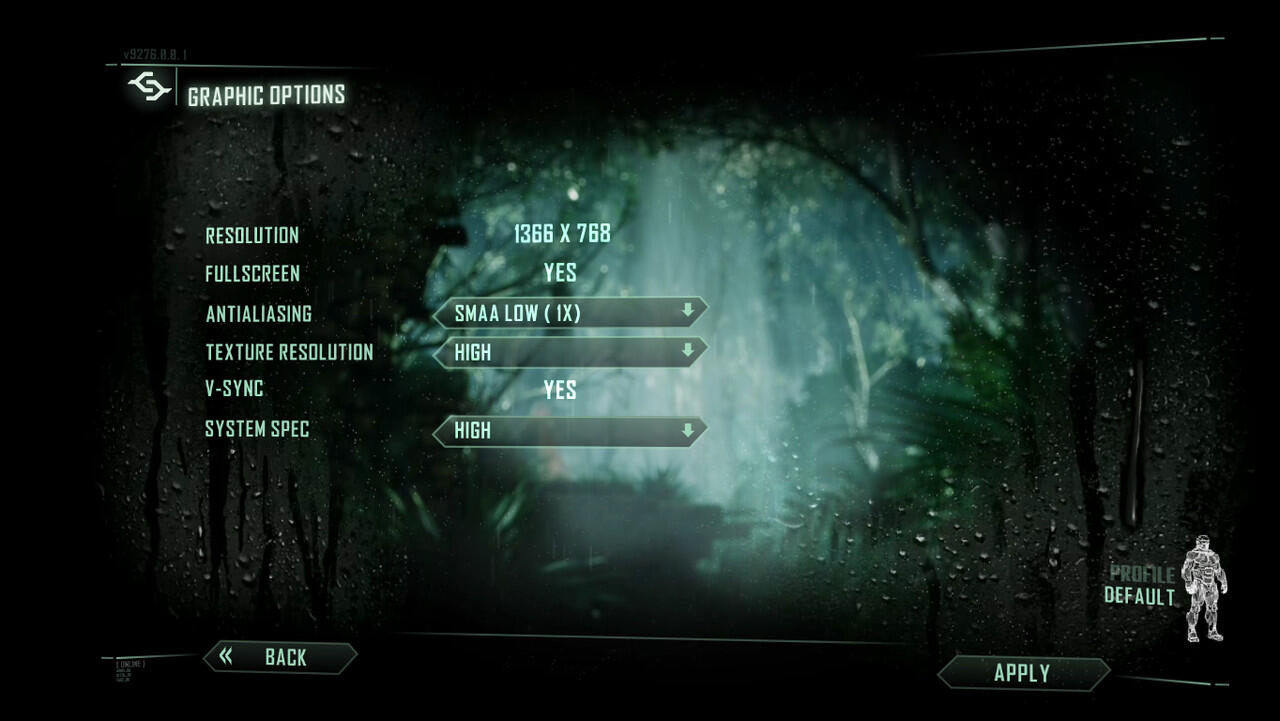
Task: Go back with the Back button
Action: click(x=281, y=657)
